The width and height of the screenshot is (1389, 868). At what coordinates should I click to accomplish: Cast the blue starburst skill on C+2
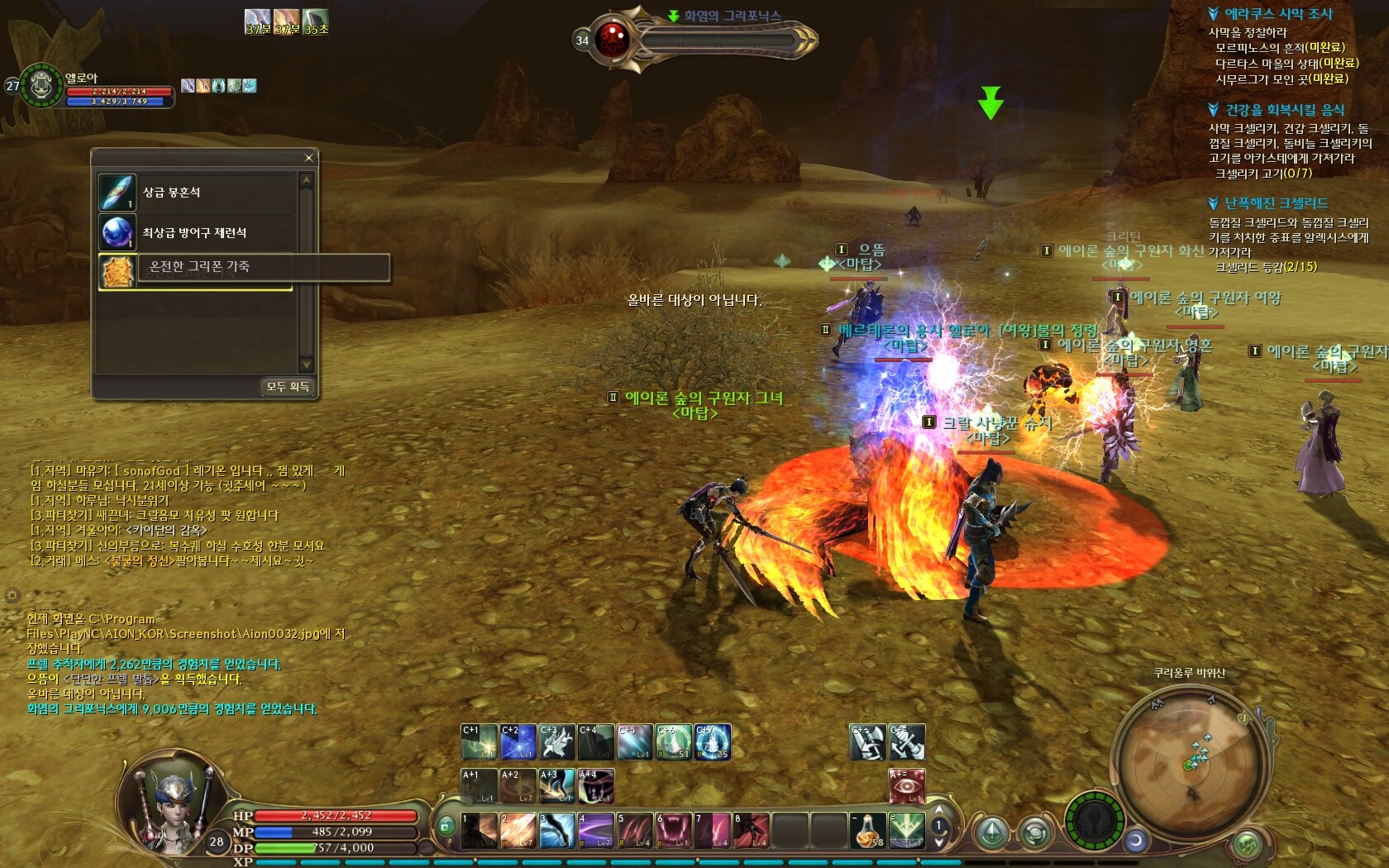518,742
